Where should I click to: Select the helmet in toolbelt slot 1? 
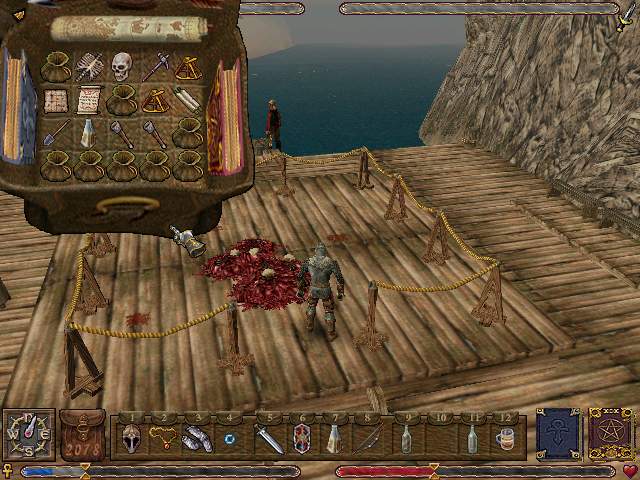pyautogui.click(x=130, y=438)
